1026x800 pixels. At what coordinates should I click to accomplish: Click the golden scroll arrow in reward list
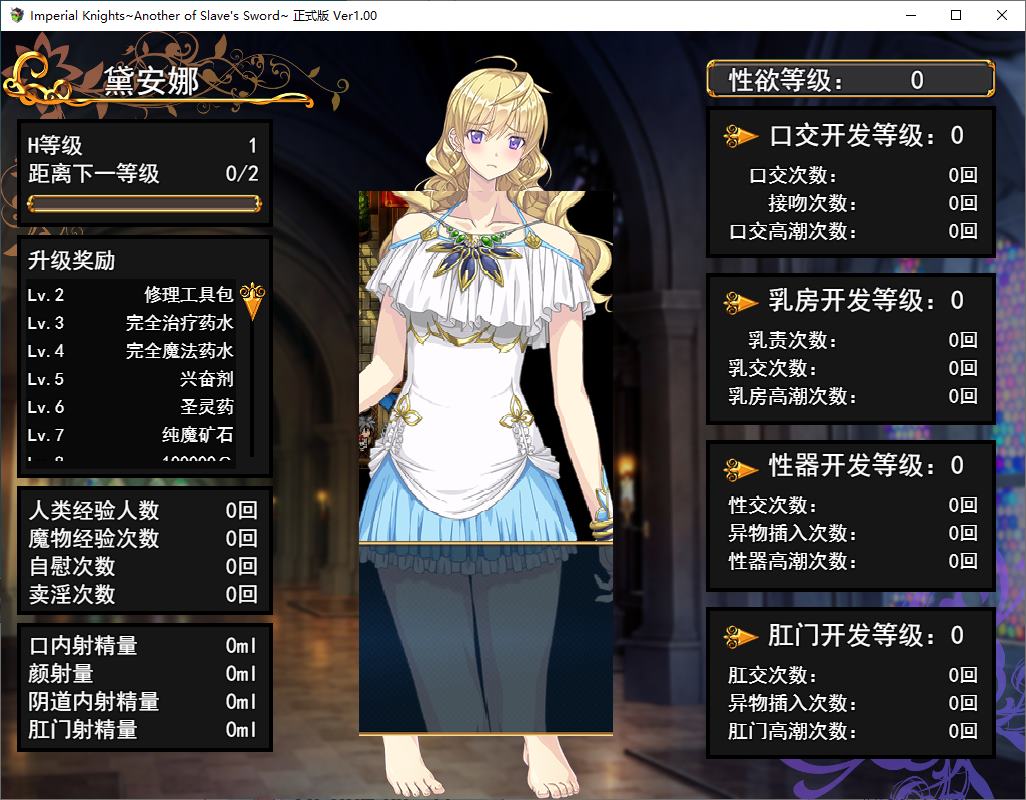(253, 301)
